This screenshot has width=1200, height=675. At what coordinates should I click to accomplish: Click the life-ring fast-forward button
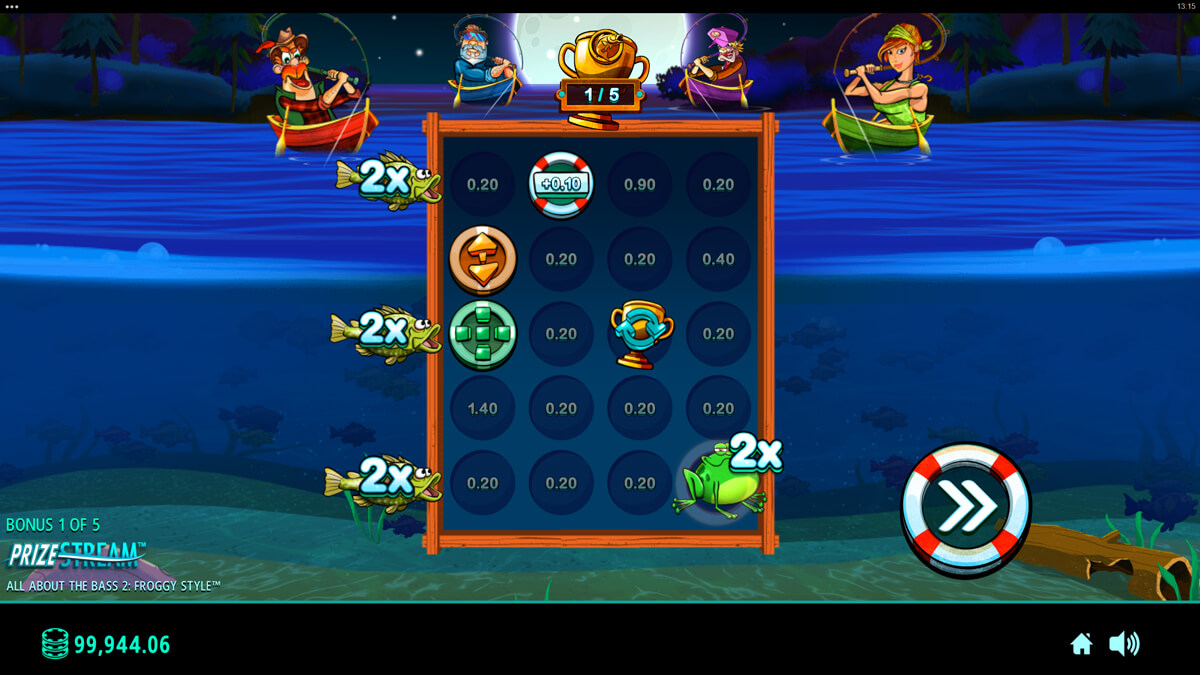click(x=965, y=509)
